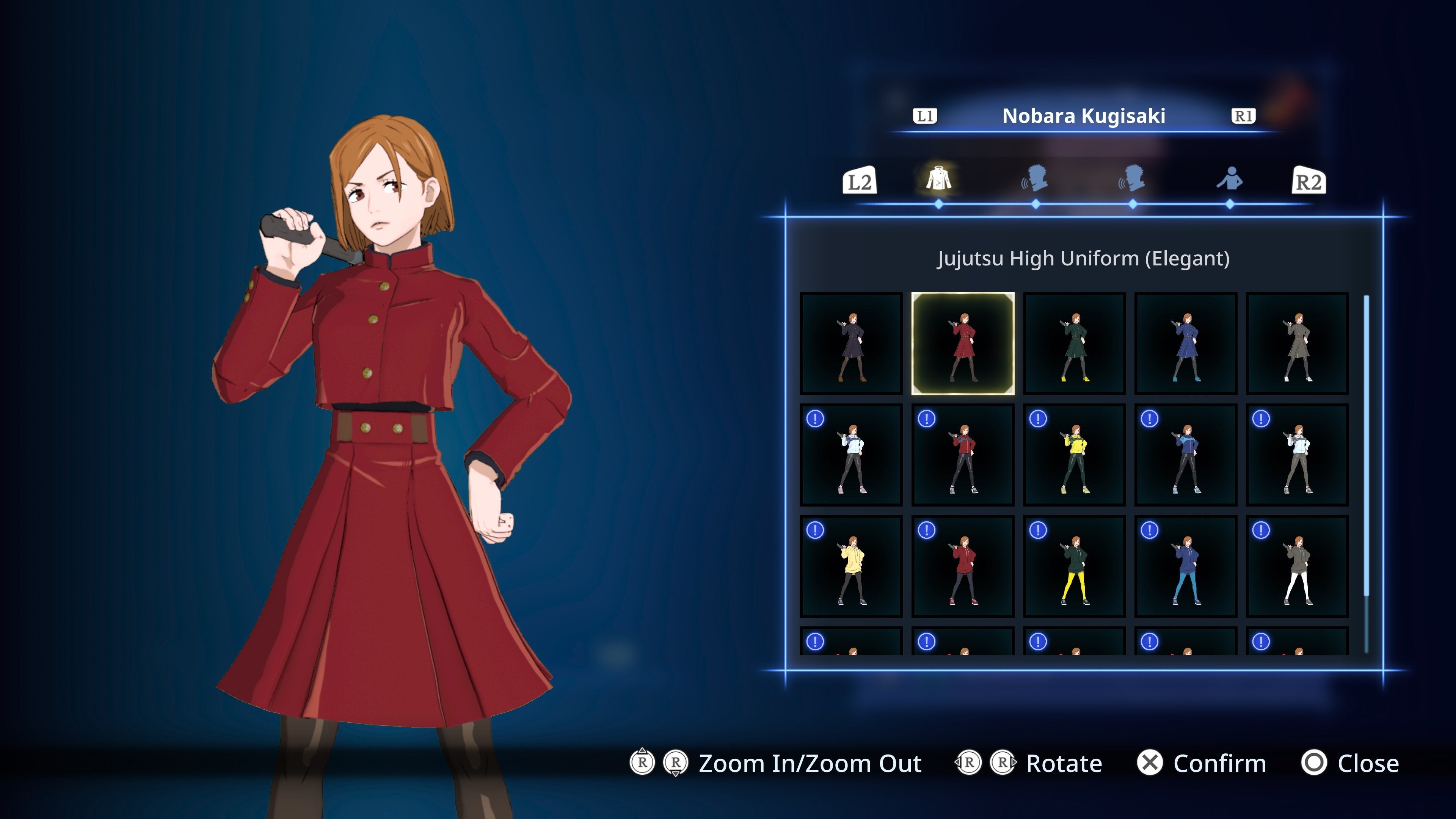Viewport: 1456px width, 819px height.
Task: Select the jacket outfit customization icon
Action: point(940,180)
